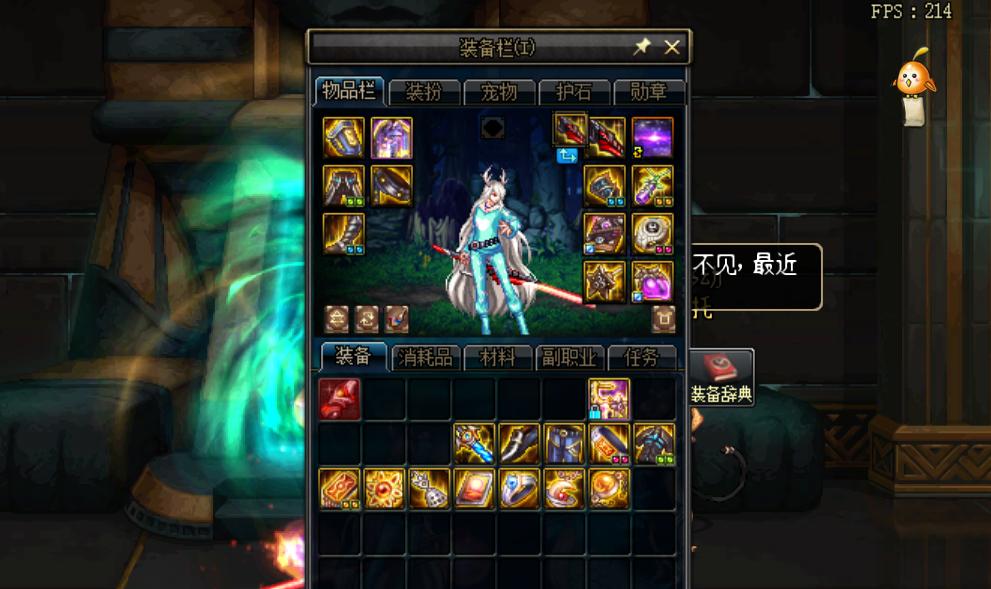The width and height of the screenshot is (991, 589).
Task: Select the blue-gem ring in inventory
Action: [519, 489]
